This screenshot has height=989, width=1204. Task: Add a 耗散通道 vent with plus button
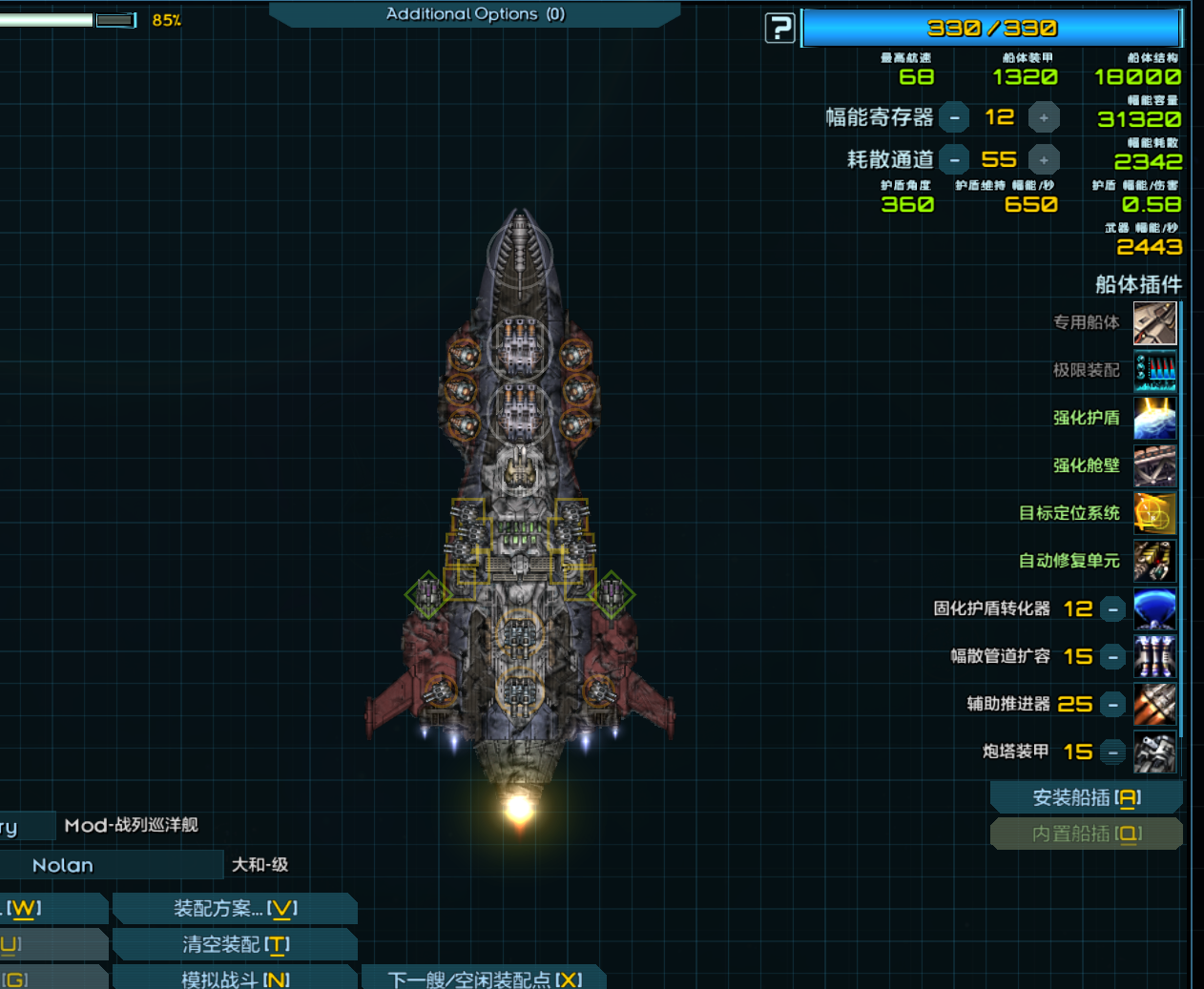click(1044, 160)
